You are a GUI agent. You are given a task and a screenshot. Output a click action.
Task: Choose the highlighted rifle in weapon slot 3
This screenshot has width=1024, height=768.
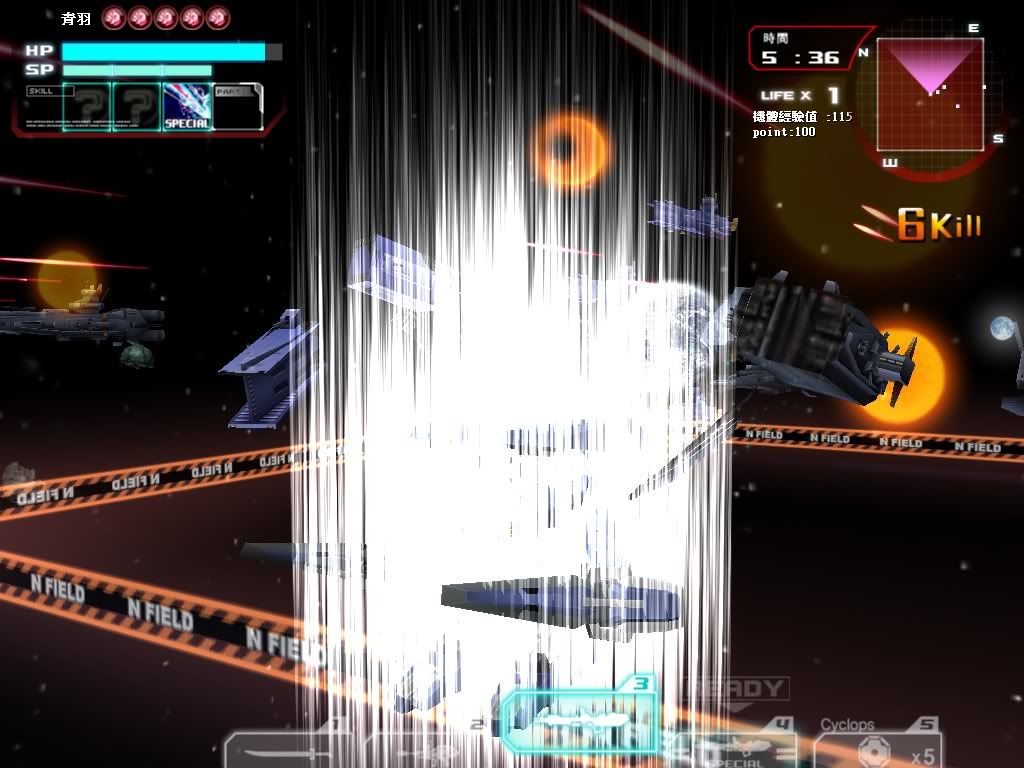(580, 718)
